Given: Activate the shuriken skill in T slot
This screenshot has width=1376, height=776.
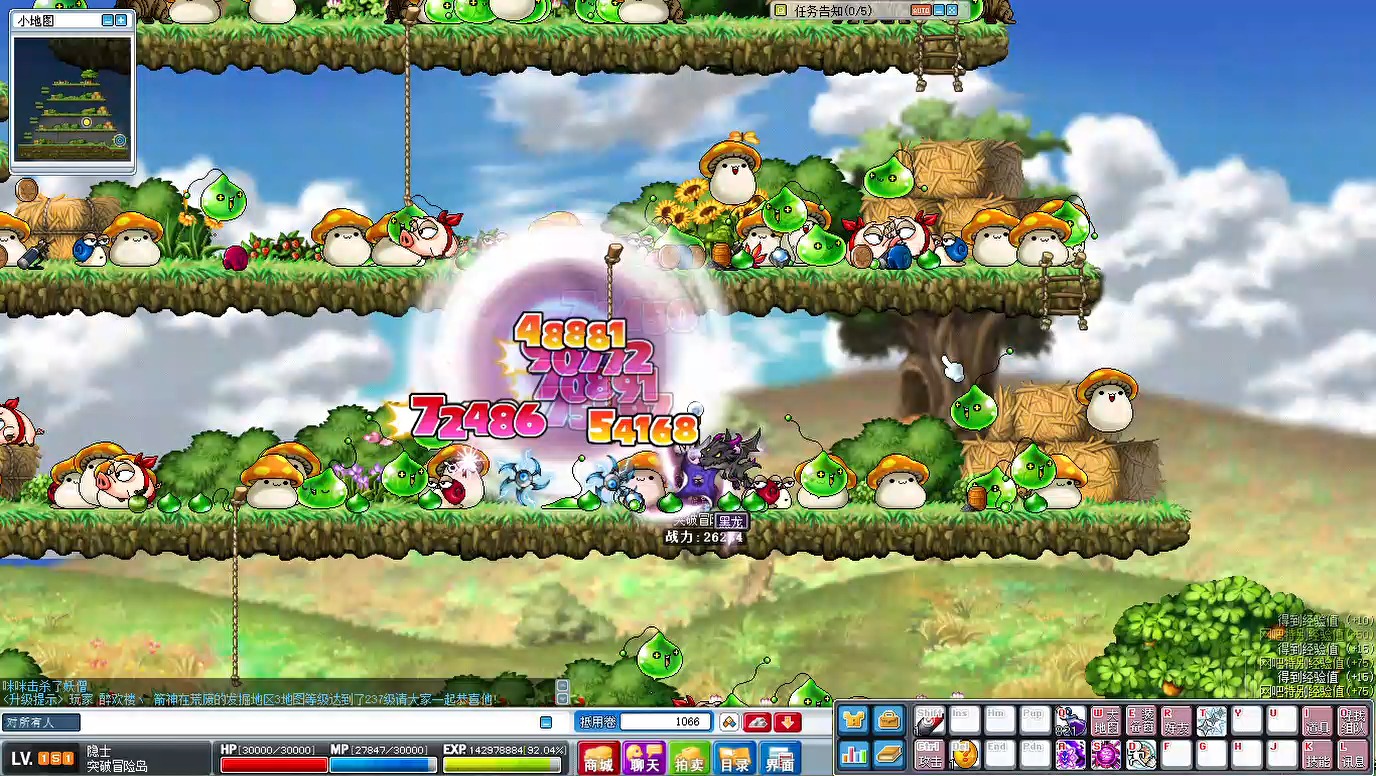Looking at the screenshot, I should (1211, 720).
